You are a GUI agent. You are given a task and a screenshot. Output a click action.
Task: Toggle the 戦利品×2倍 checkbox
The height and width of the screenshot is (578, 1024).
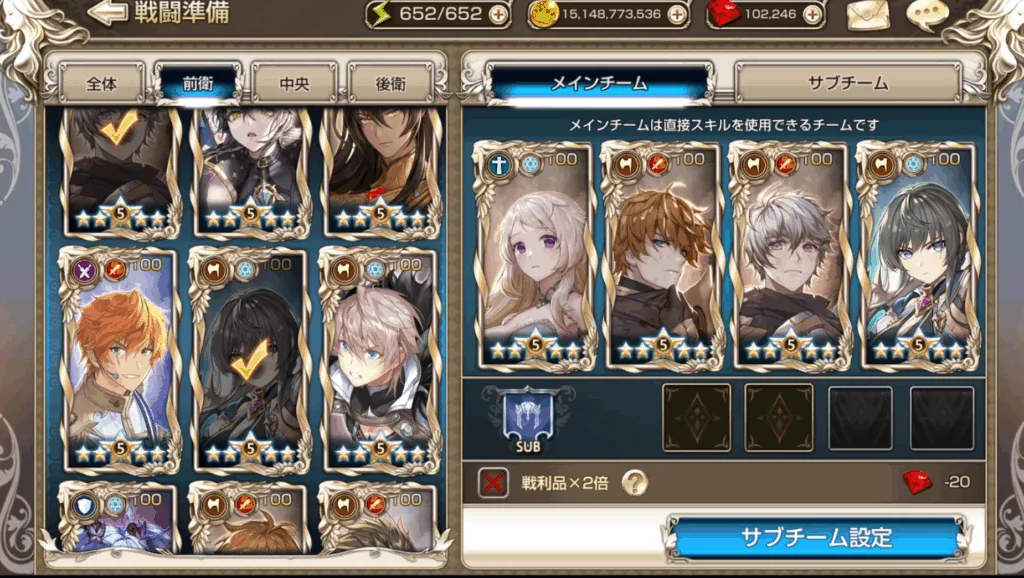tap(493, 483)
